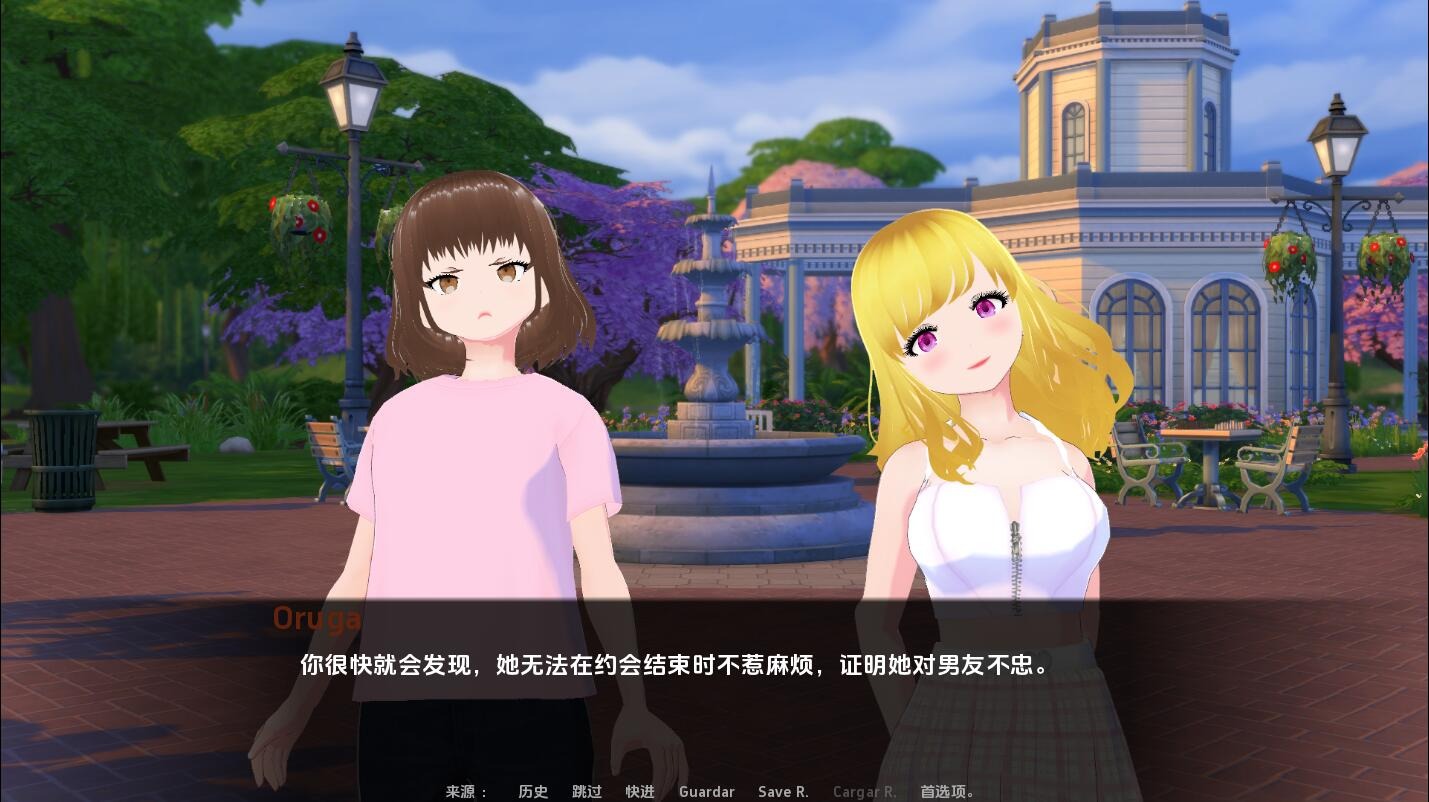Screen dimensions: 1429x802
Task: Click Save R. for a quick save
Action: [783, 791]
